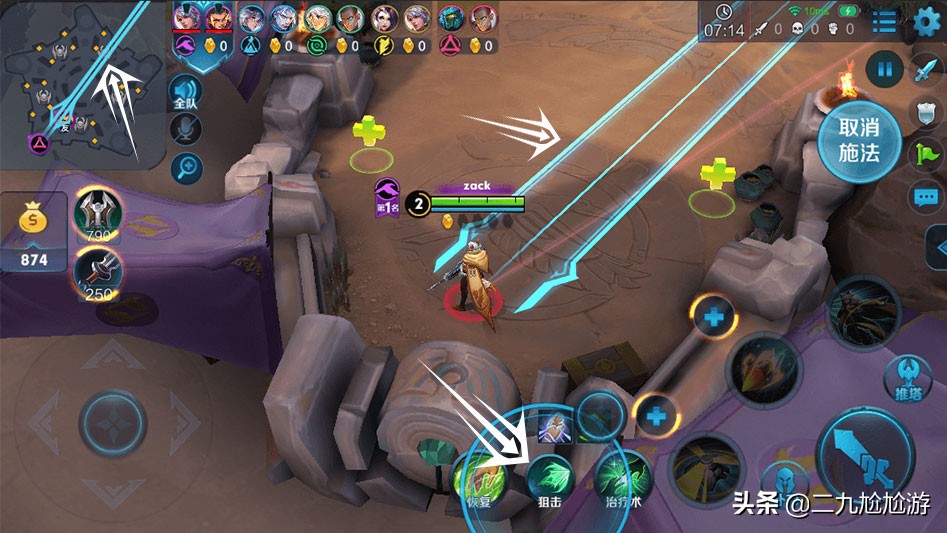
Task: Open the quick chat bubble
Action: click(x=926, y=195)
